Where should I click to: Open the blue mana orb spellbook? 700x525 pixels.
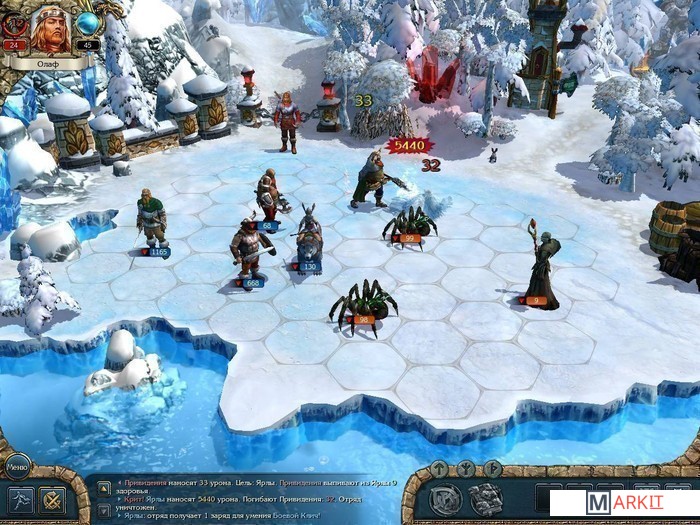[x=87, y=23]
